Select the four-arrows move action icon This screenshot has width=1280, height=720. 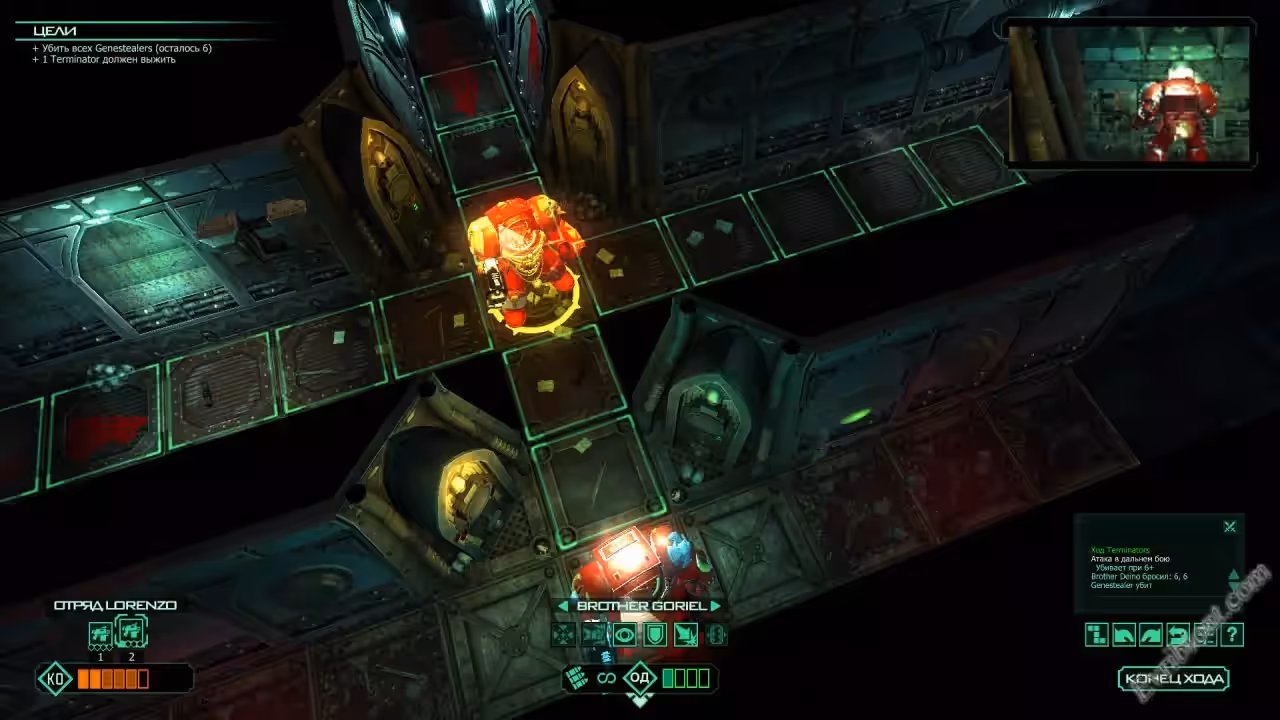[x=564, y=634]
